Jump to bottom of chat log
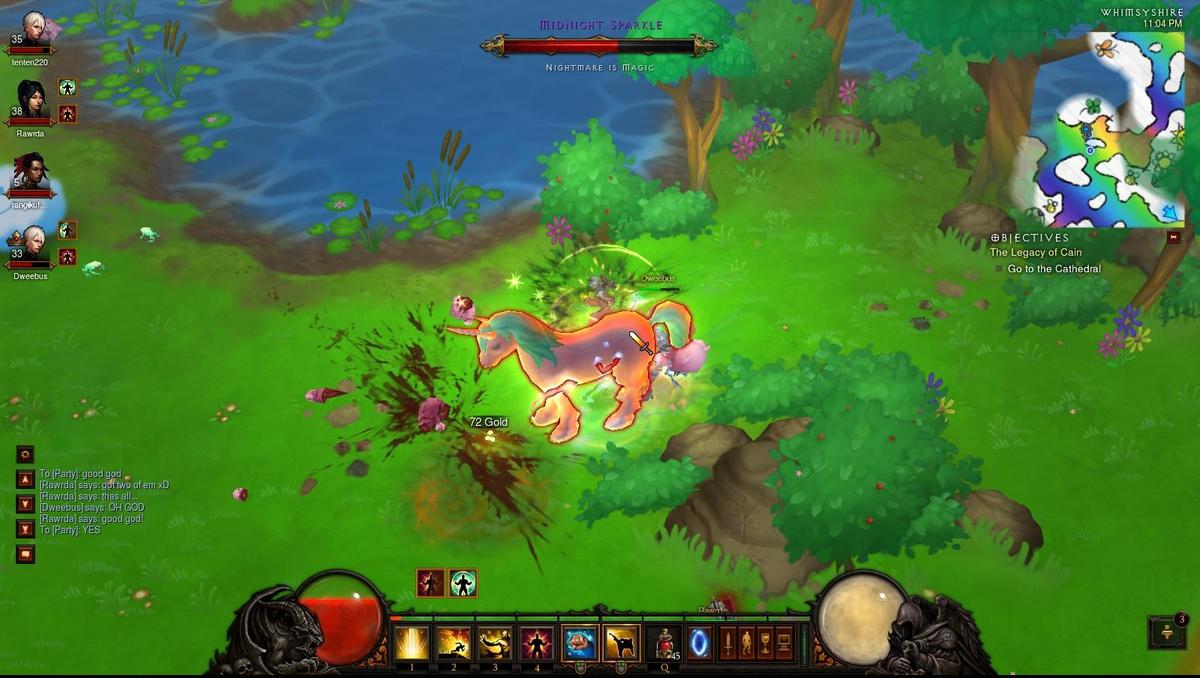 tap(26, 529)
